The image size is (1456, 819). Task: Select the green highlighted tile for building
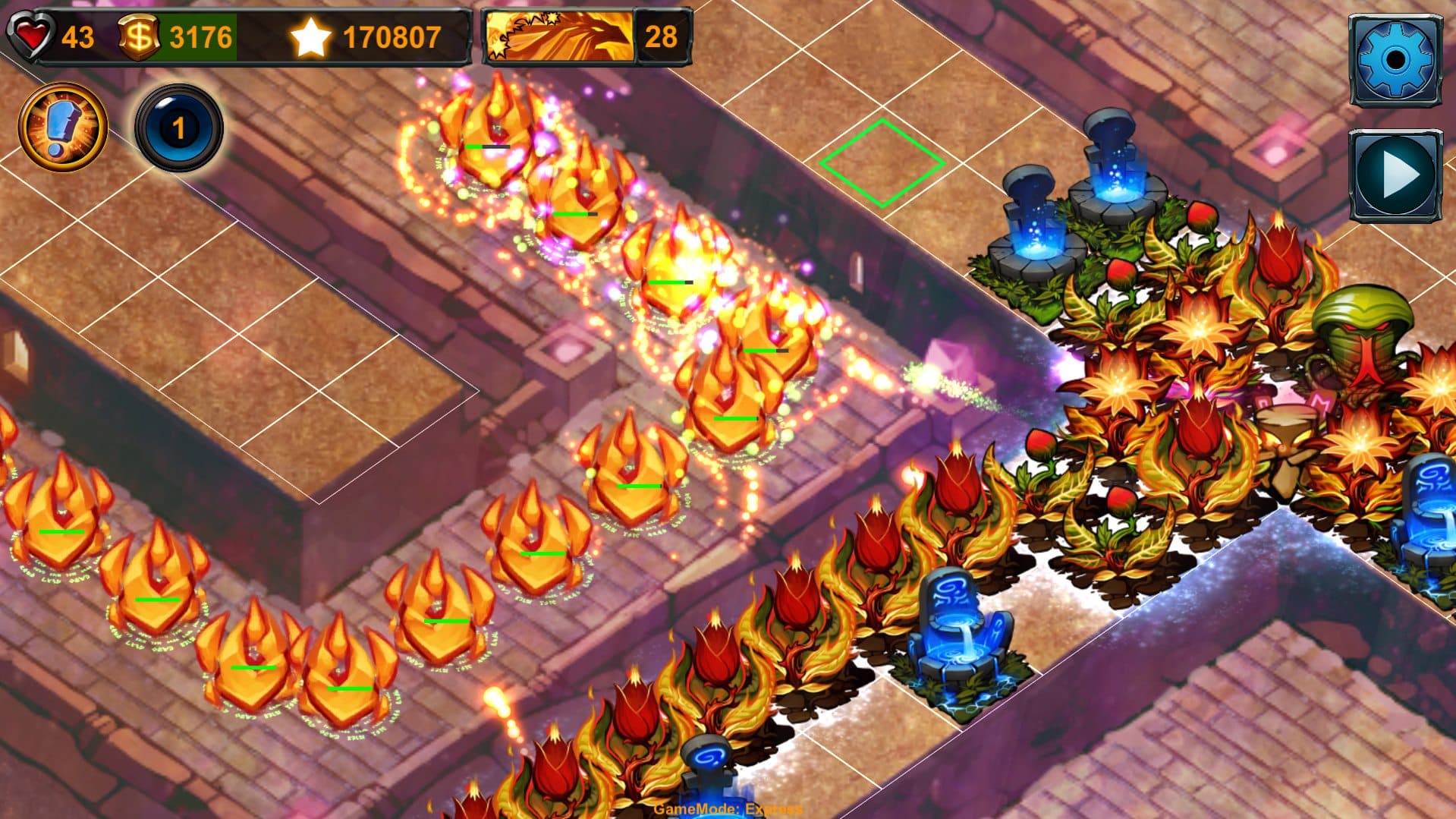pos(882,163)
